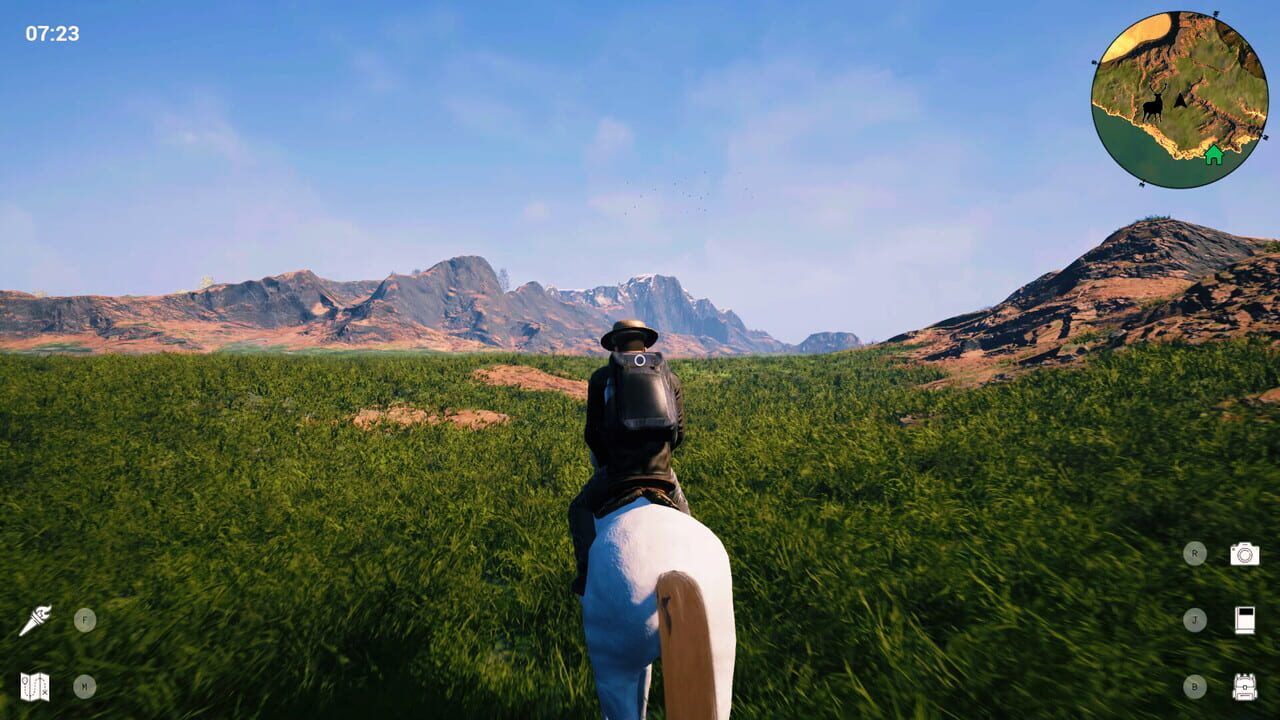Click the deer icon on the minimap
Viewport: 1280px width, 720px height.
point(1153,103)
